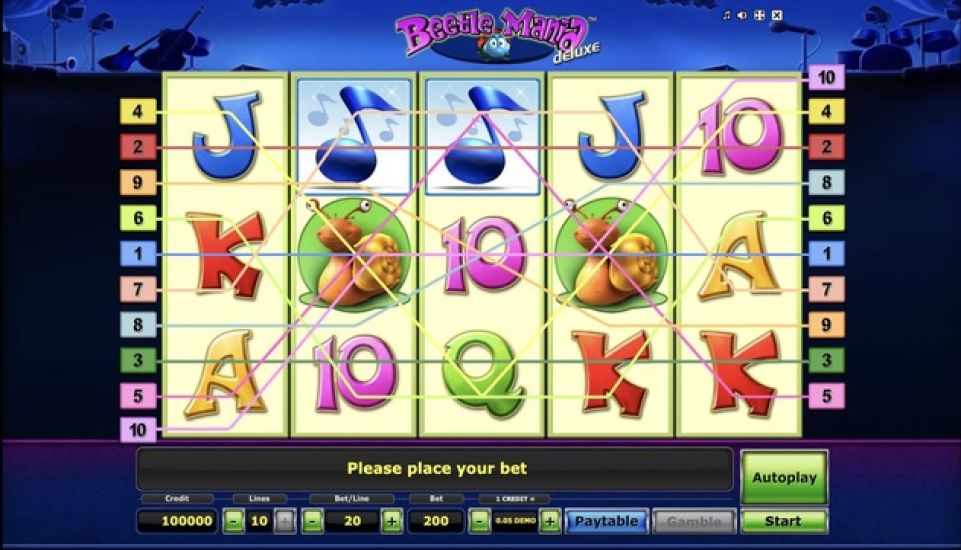Lower the Bet/Line amount

[x=312, y=521]
